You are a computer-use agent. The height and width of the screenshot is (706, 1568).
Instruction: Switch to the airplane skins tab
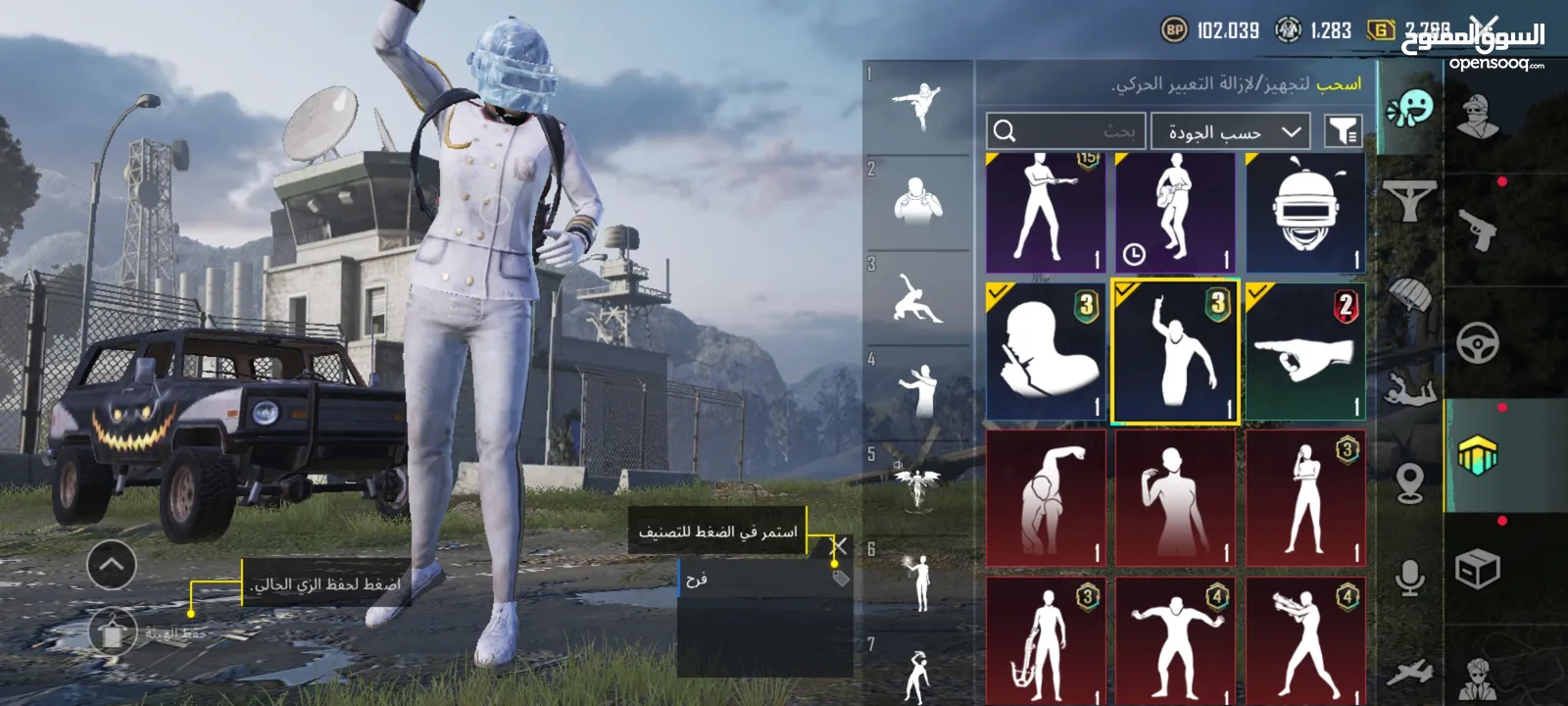tap(1409, 673)
